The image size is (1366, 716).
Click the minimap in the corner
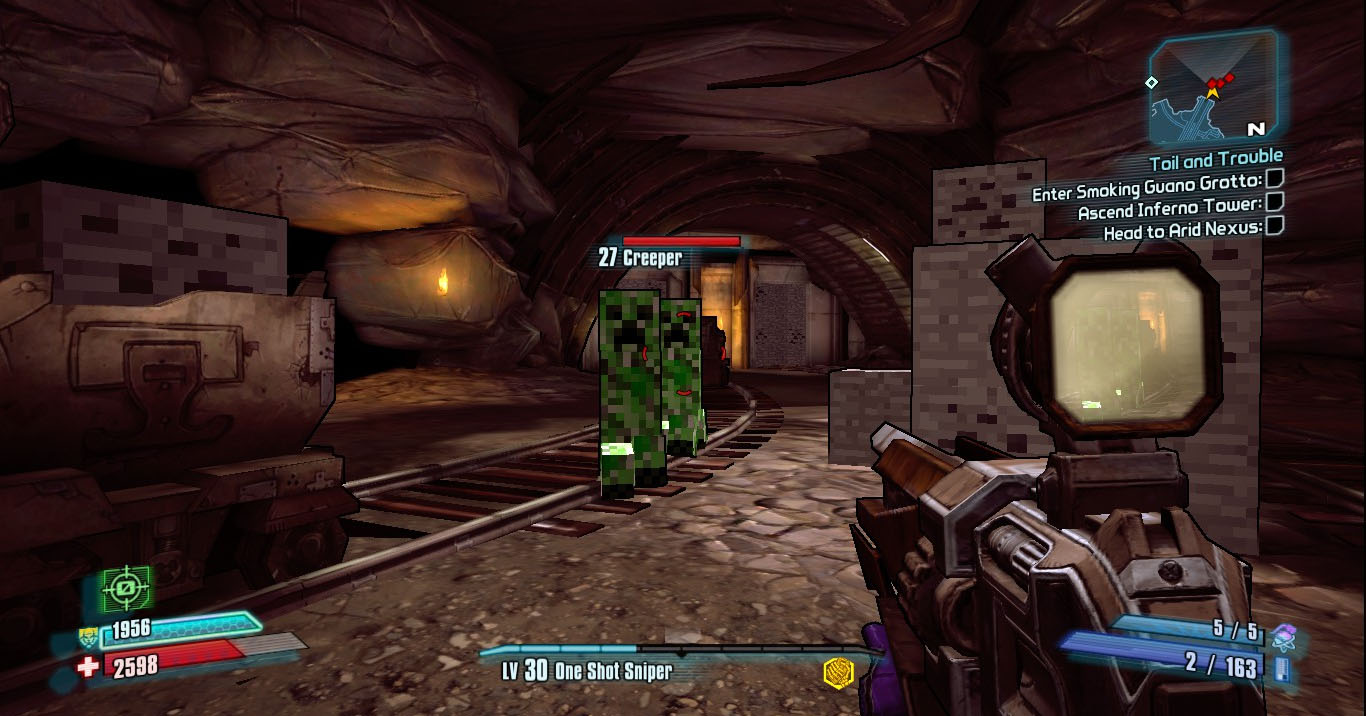[1213, 89]
